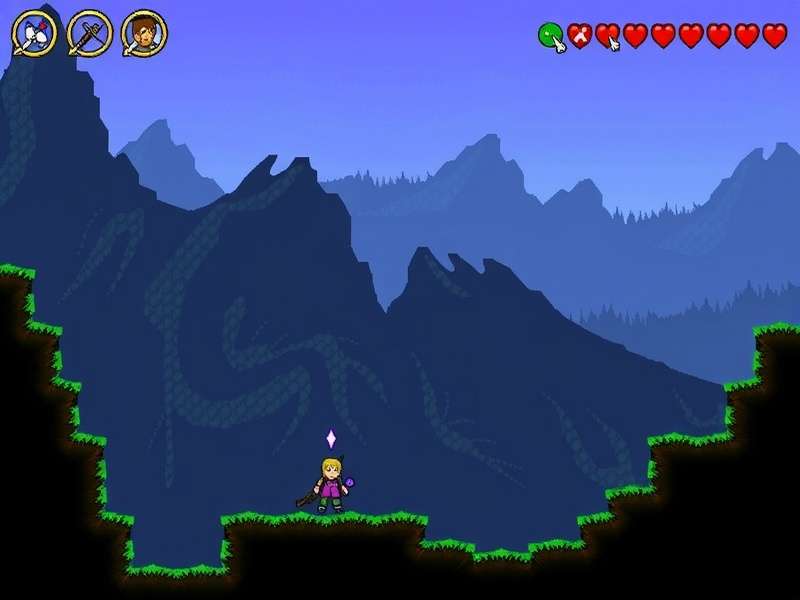The width and height of the screenshot is (800, 600).
Task: Open the brown-haired character portrait
Action: (x=144, y=35)
